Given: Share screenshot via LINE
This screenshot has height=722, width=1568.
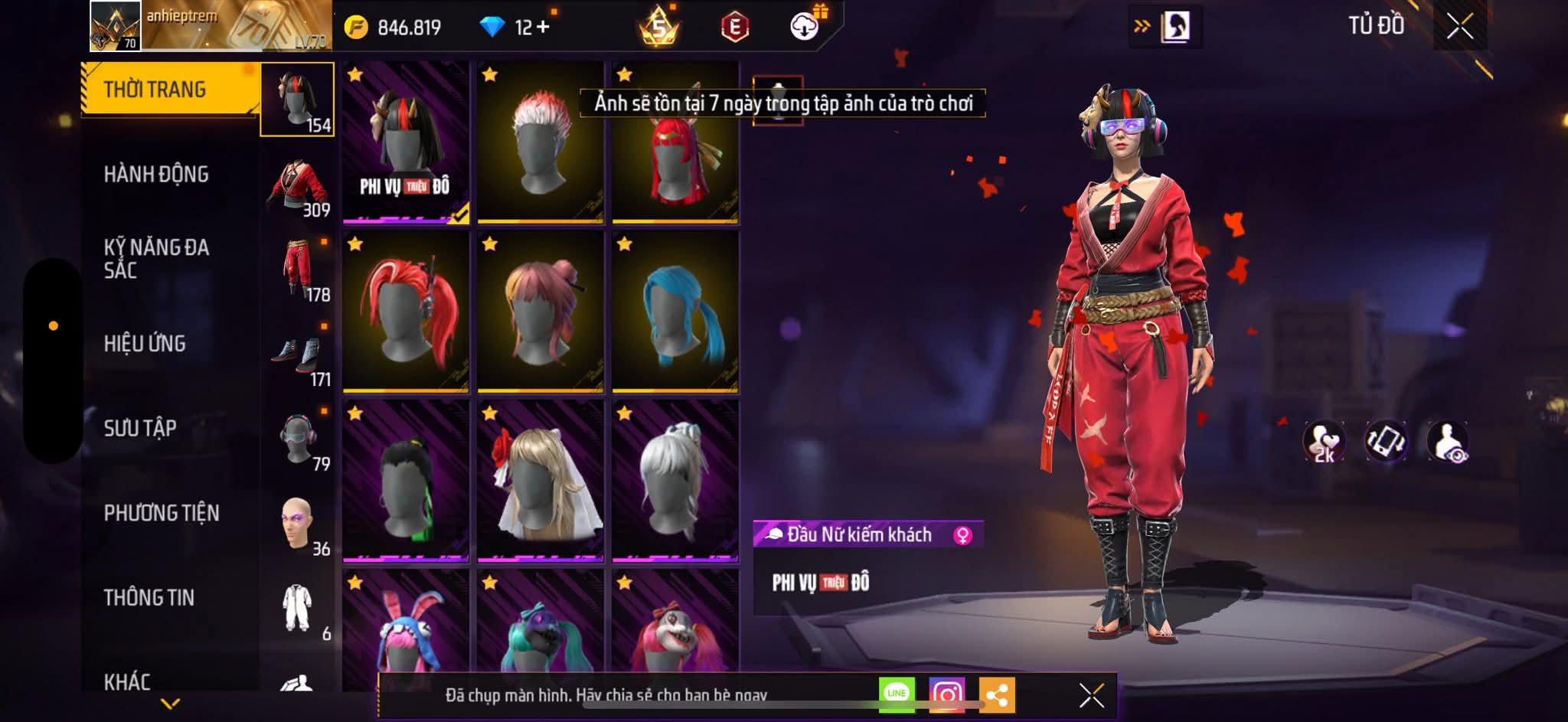Looking at the screenshot, I should (897, 694).
